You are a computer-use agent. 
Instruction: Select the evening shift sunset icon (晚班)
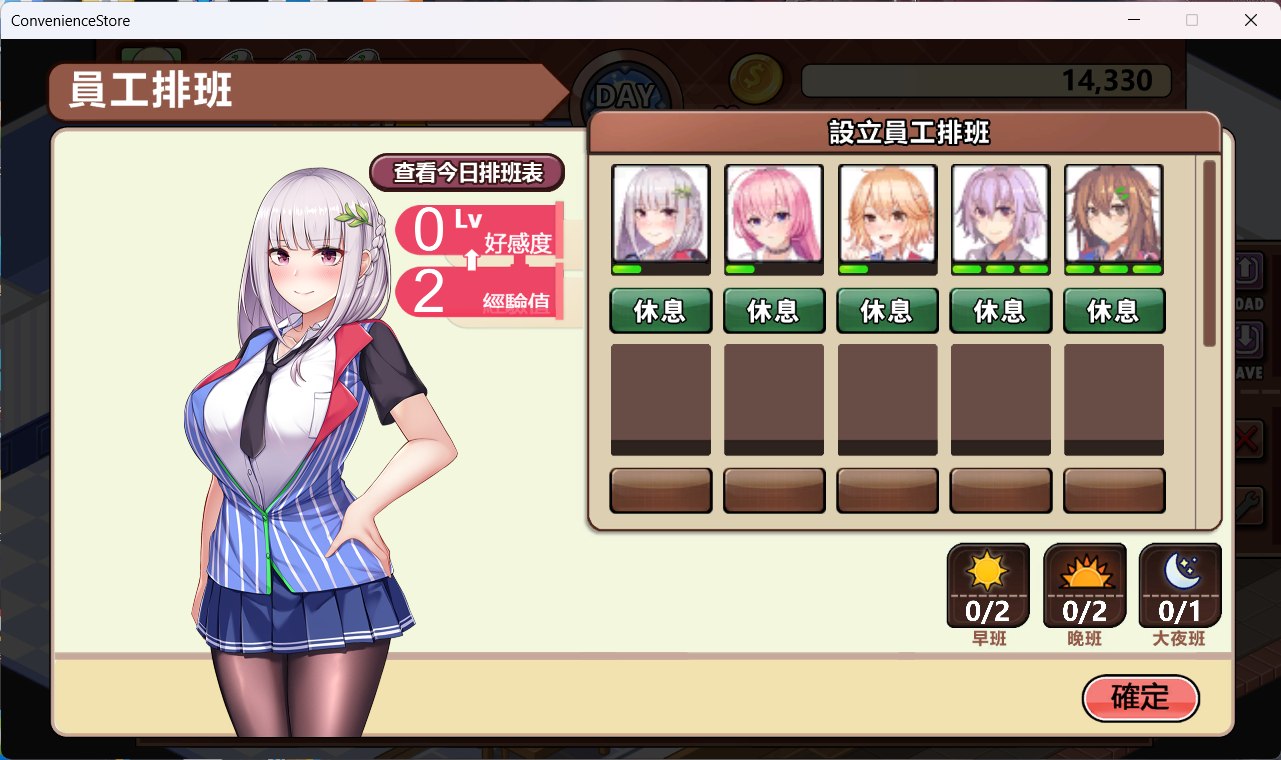1083,585
